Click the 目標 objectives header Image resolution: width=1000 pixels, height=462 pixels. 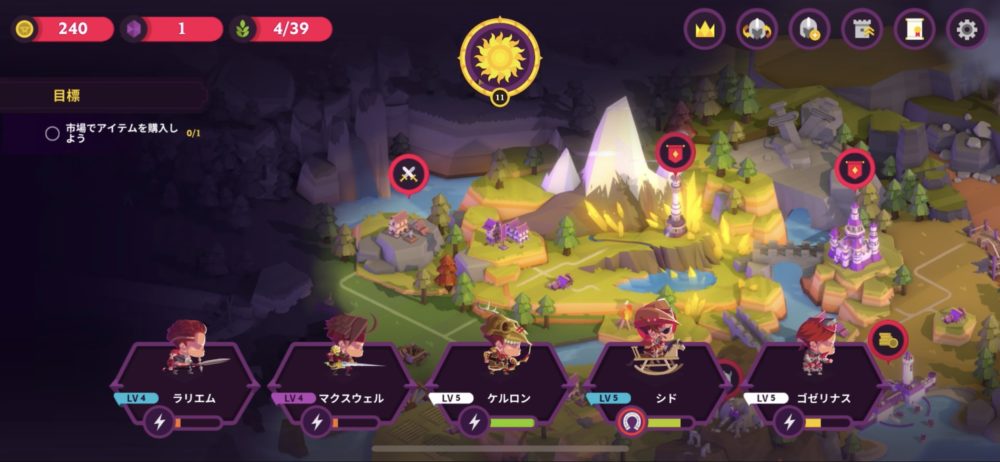click(x=67, y=96)
